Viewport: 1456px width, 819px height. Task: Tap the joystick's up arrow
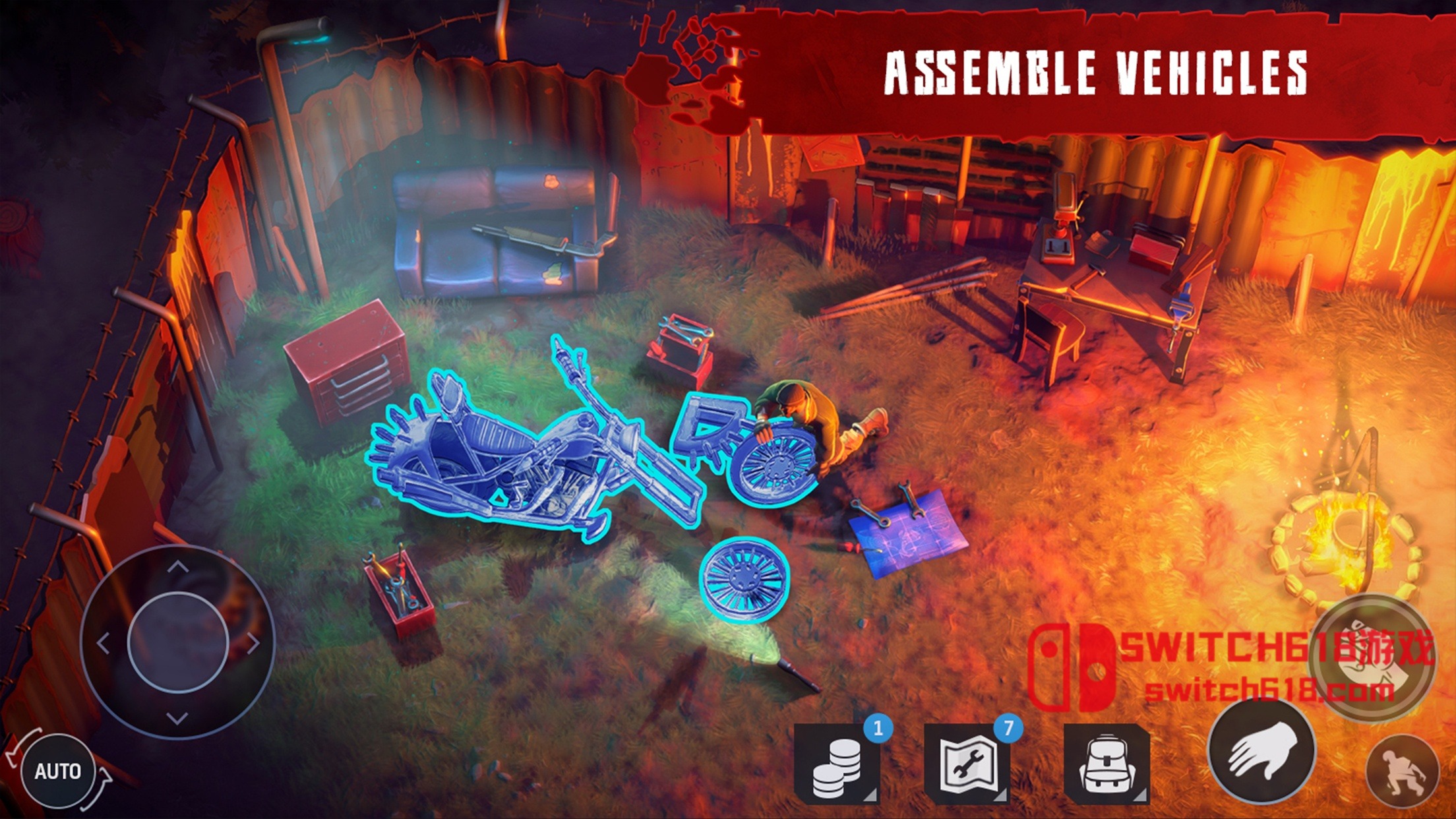pyautogui.click(x=177, y=567)
